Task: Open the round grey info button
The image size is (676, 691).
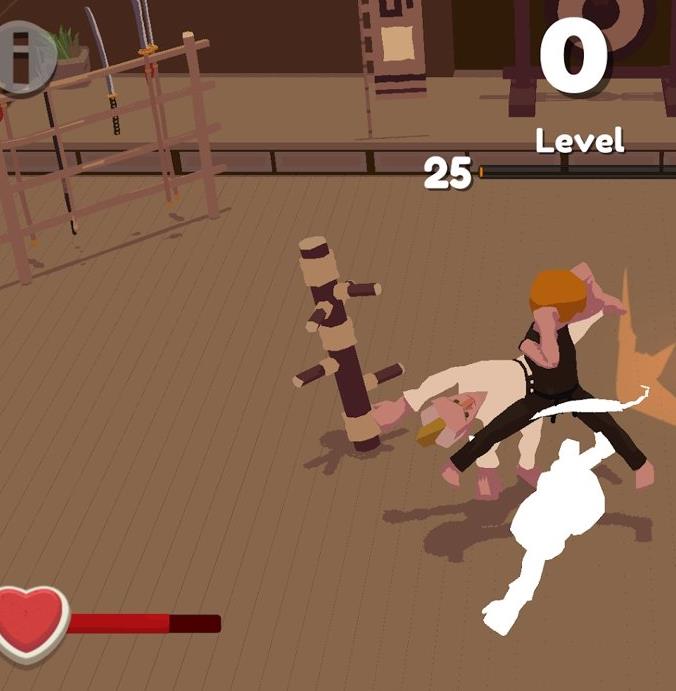Action: point(22,58)
